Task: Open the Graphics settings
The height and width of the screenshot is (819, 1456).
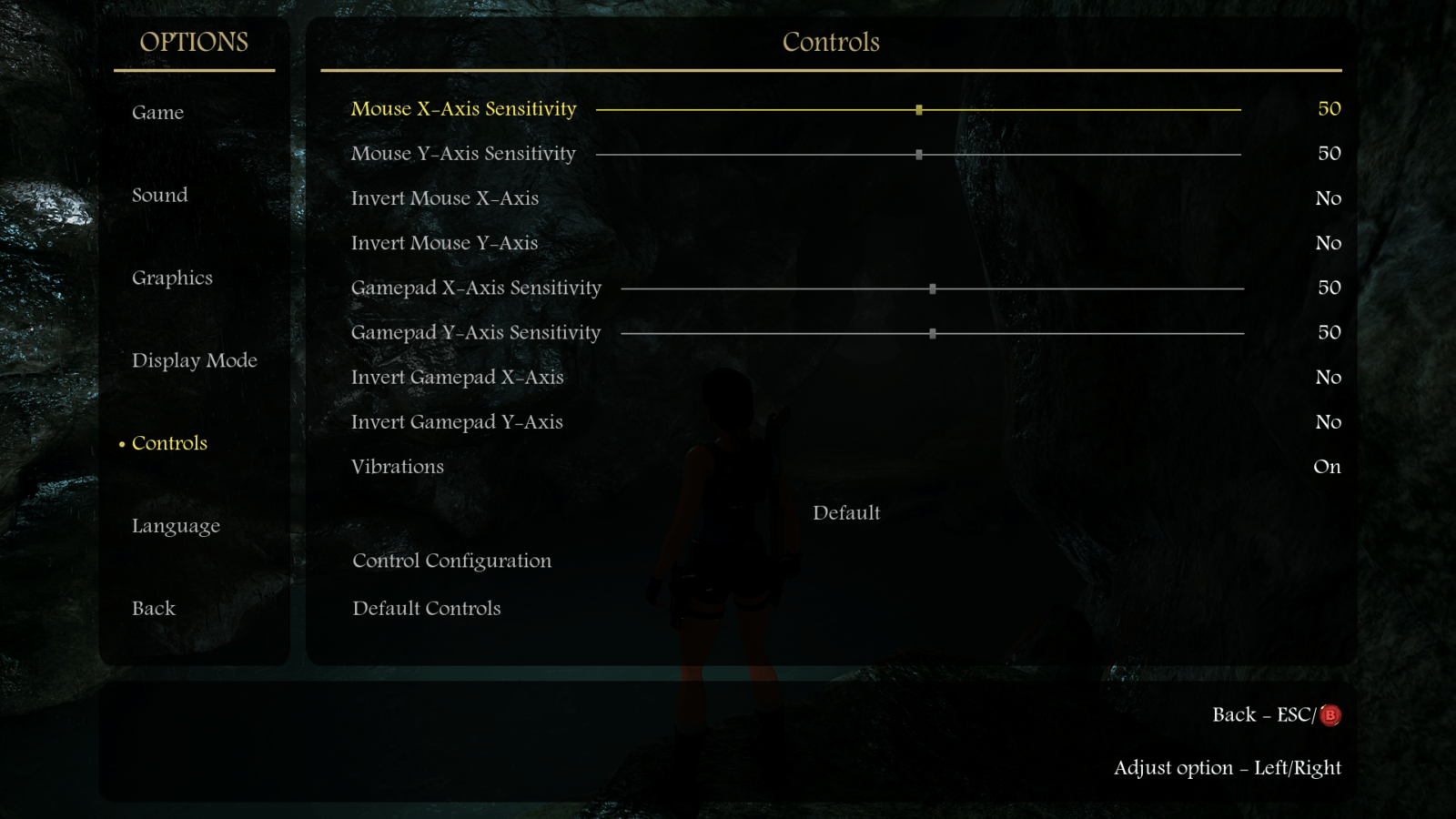Action: [x=172, y=278]
